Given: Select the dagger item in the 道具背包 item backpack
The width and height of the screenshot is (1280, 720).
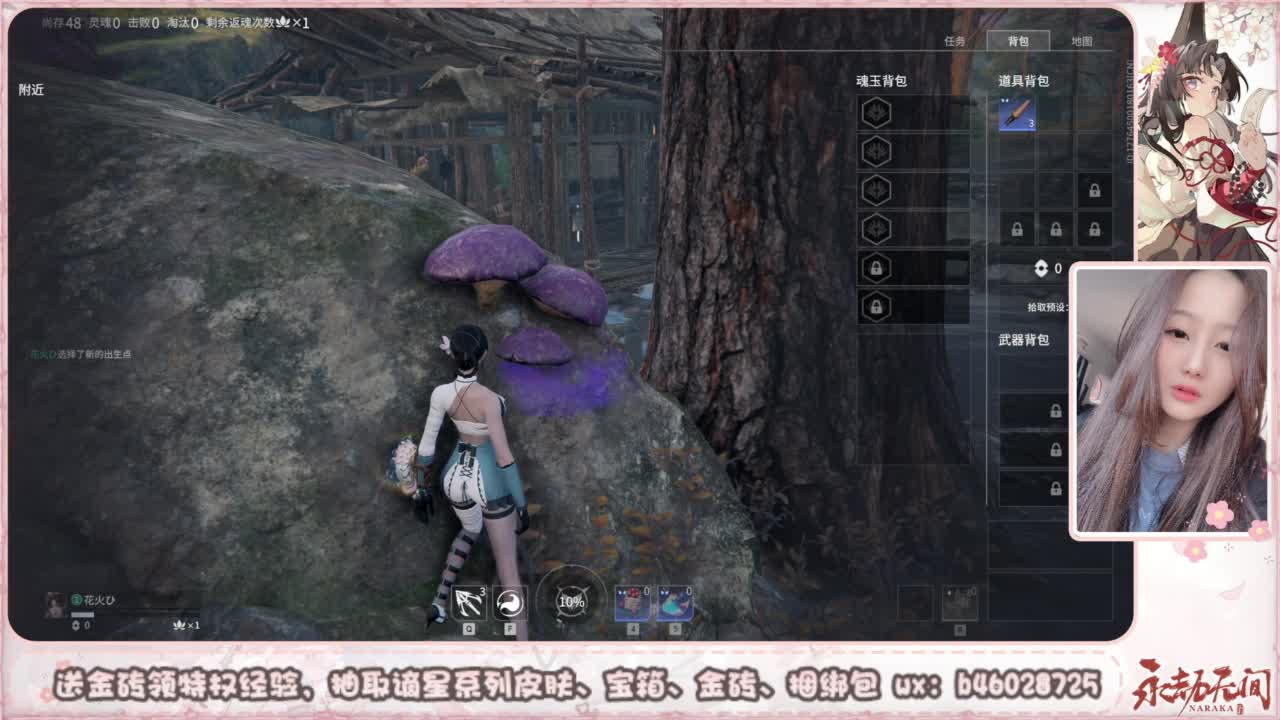Looking at the screenshot, I should tap(1017, 113).
